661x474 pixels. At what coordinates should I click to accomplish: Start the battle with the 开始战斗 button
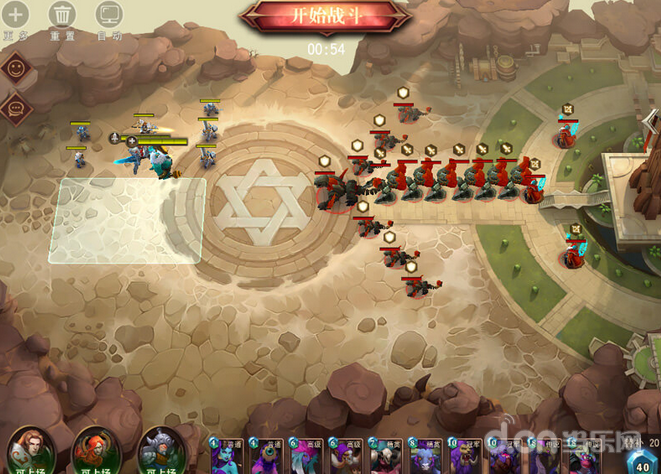[327, 17]
